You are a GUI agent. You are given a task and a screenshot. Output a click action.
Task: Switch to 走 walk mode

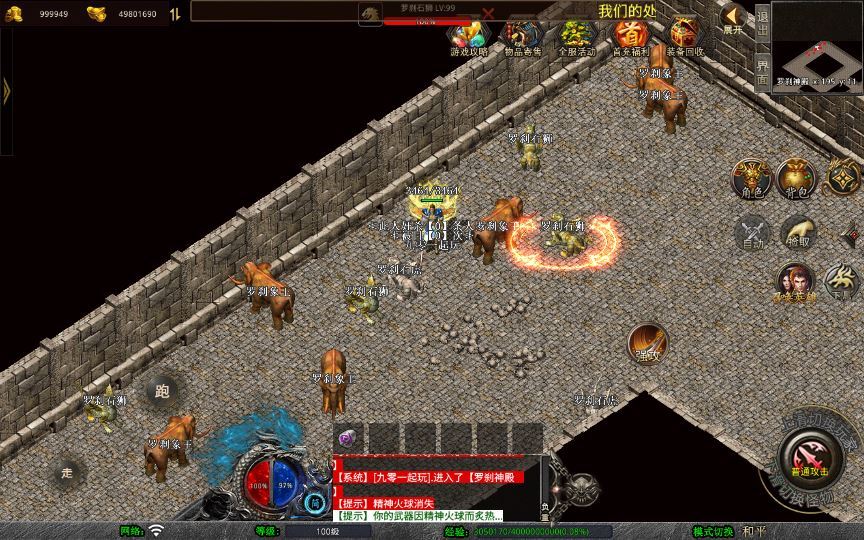pos(67,471)
